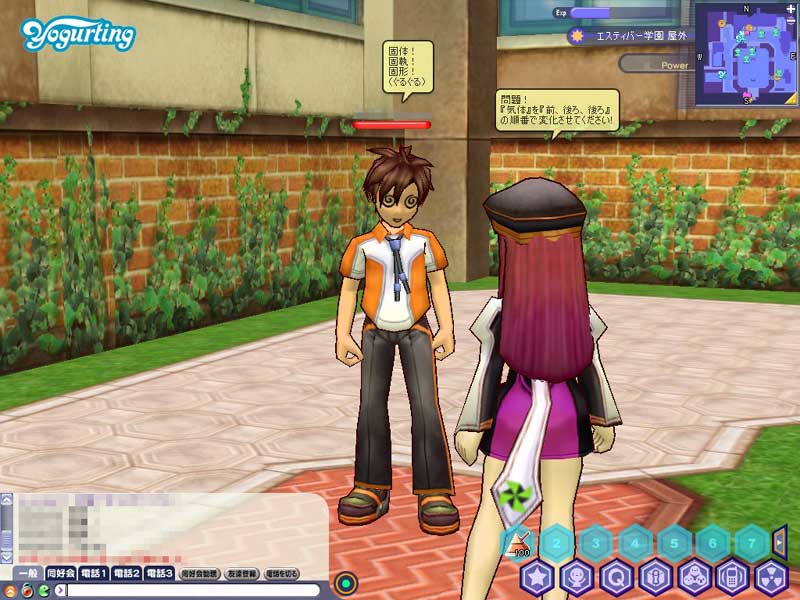800x600 pixels.
Task: Choose the 電話3 chat tab
Action: tap(160, 573)
